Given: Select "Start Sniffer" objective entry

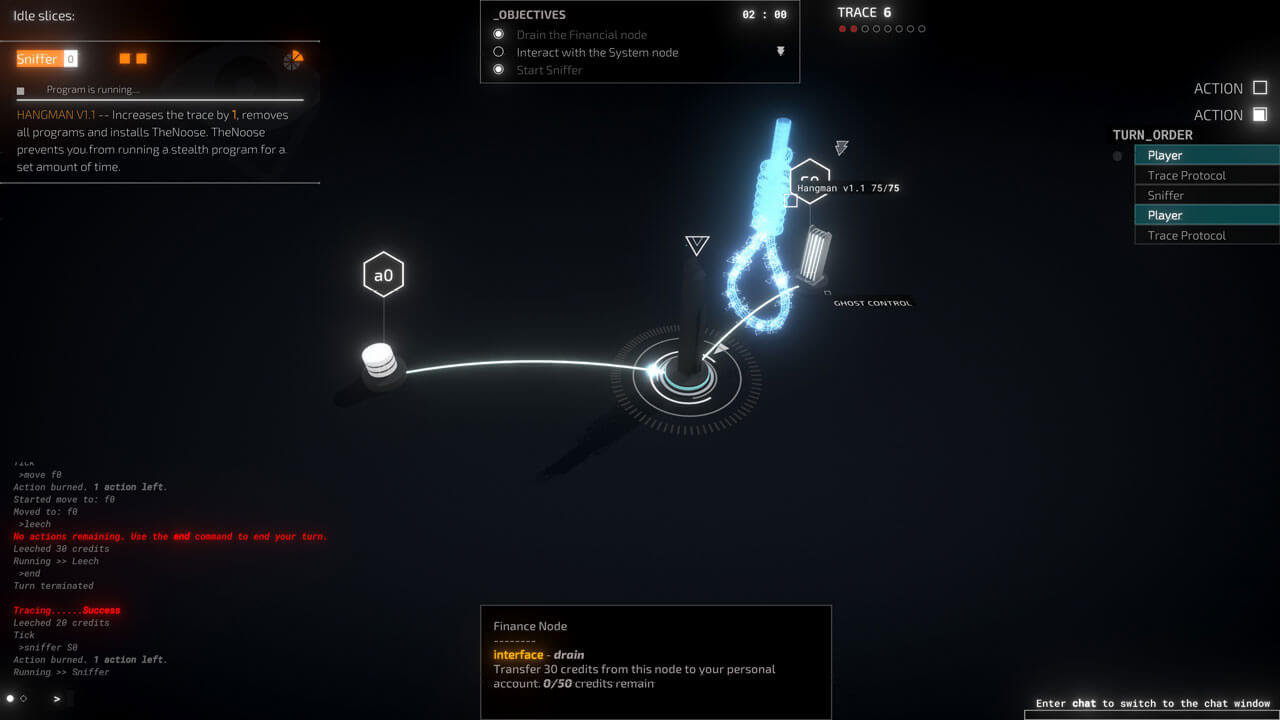Looking at the screenshot, I should [x=549, y=70].
